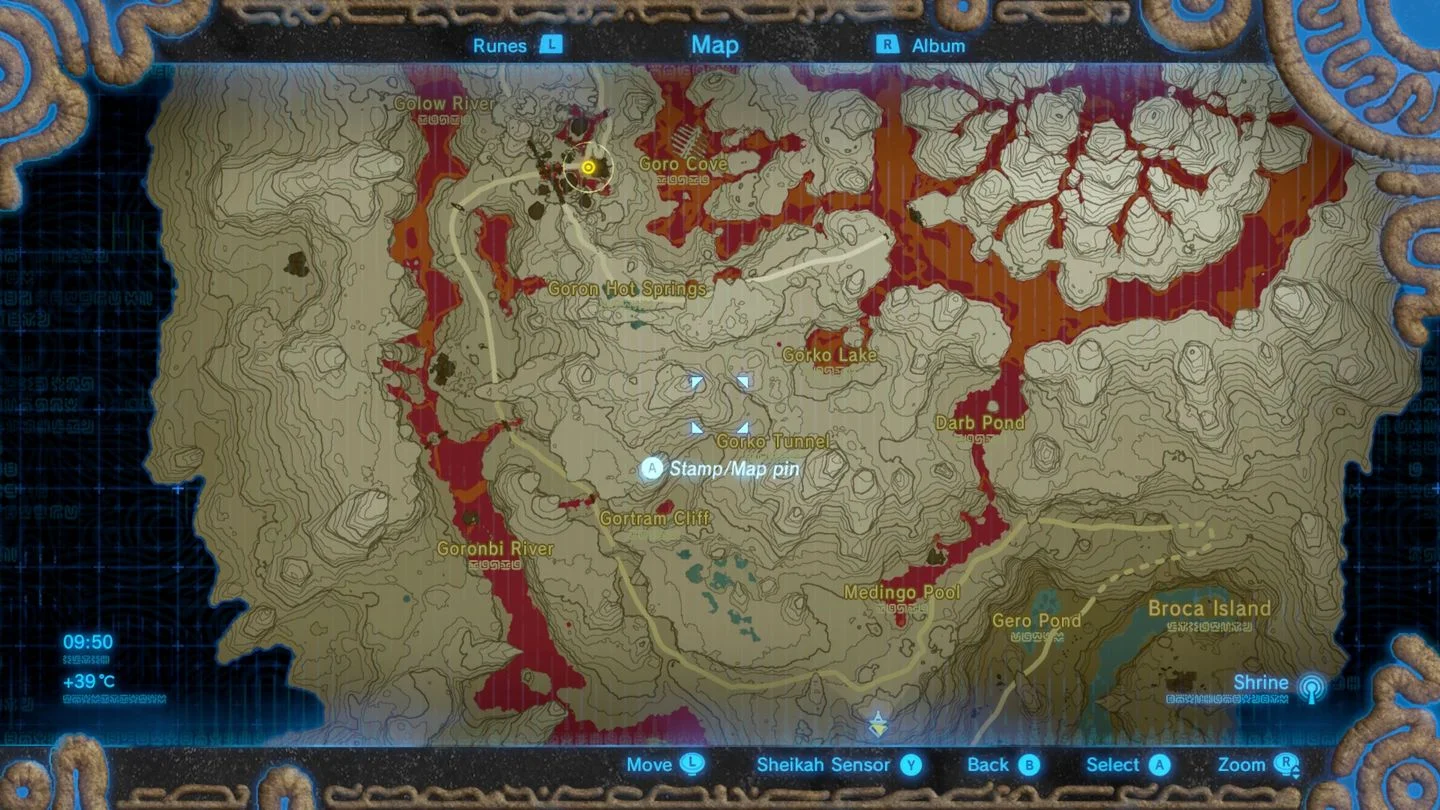Viewport: 1440px width, 810px height.
Task: Switch to the Runes screen
Action: [502, 45]
